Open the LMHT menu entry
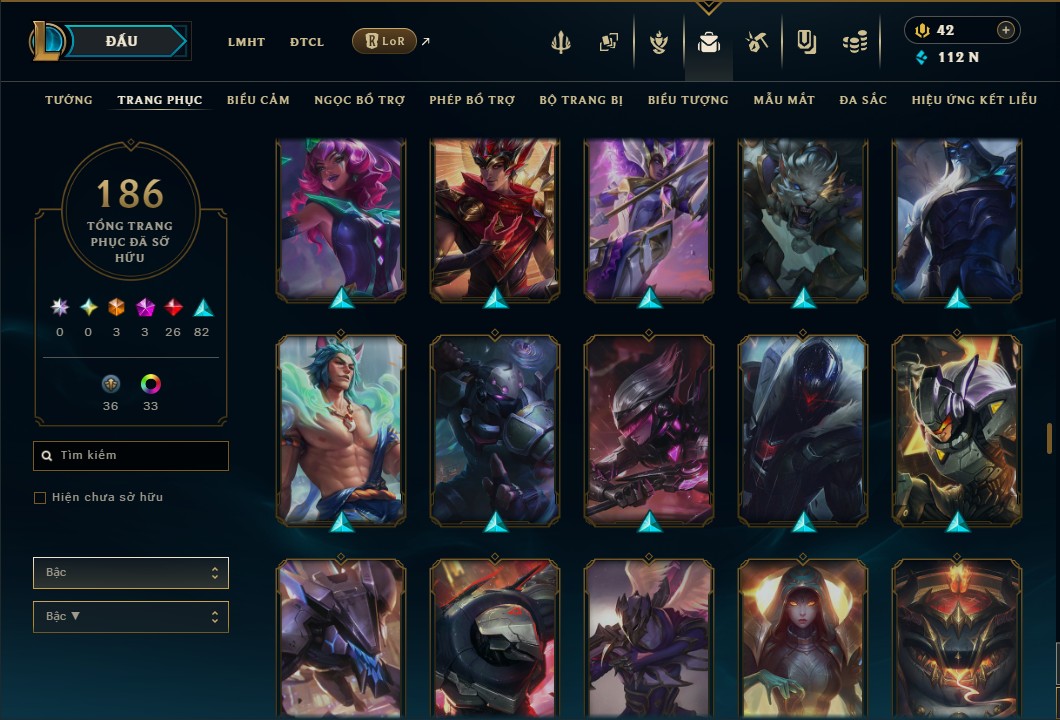1060x720 pixels. pos(246,42)
